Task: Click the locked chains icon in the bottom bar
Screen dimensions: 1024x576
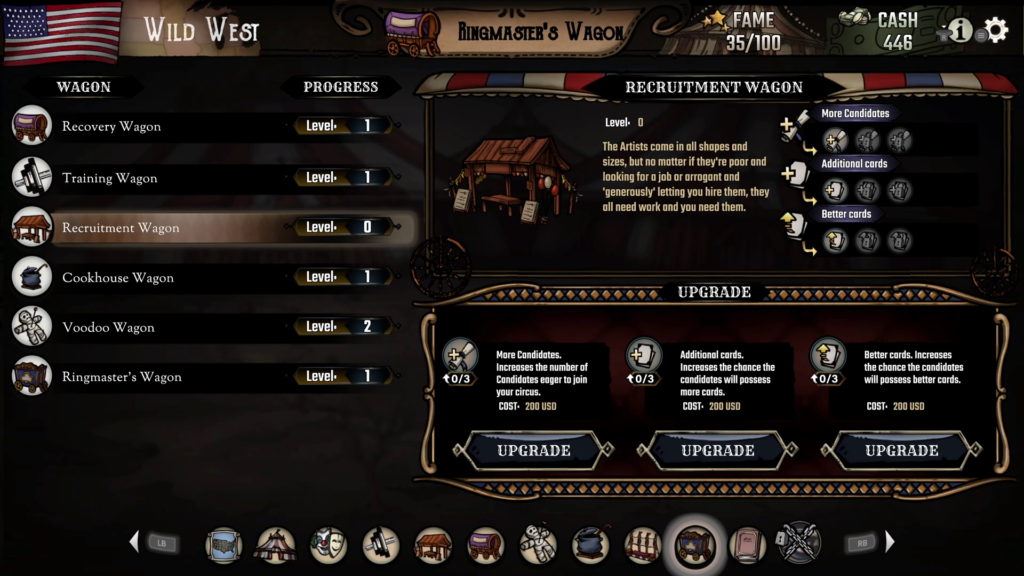Action: click(x=799, y=543)
